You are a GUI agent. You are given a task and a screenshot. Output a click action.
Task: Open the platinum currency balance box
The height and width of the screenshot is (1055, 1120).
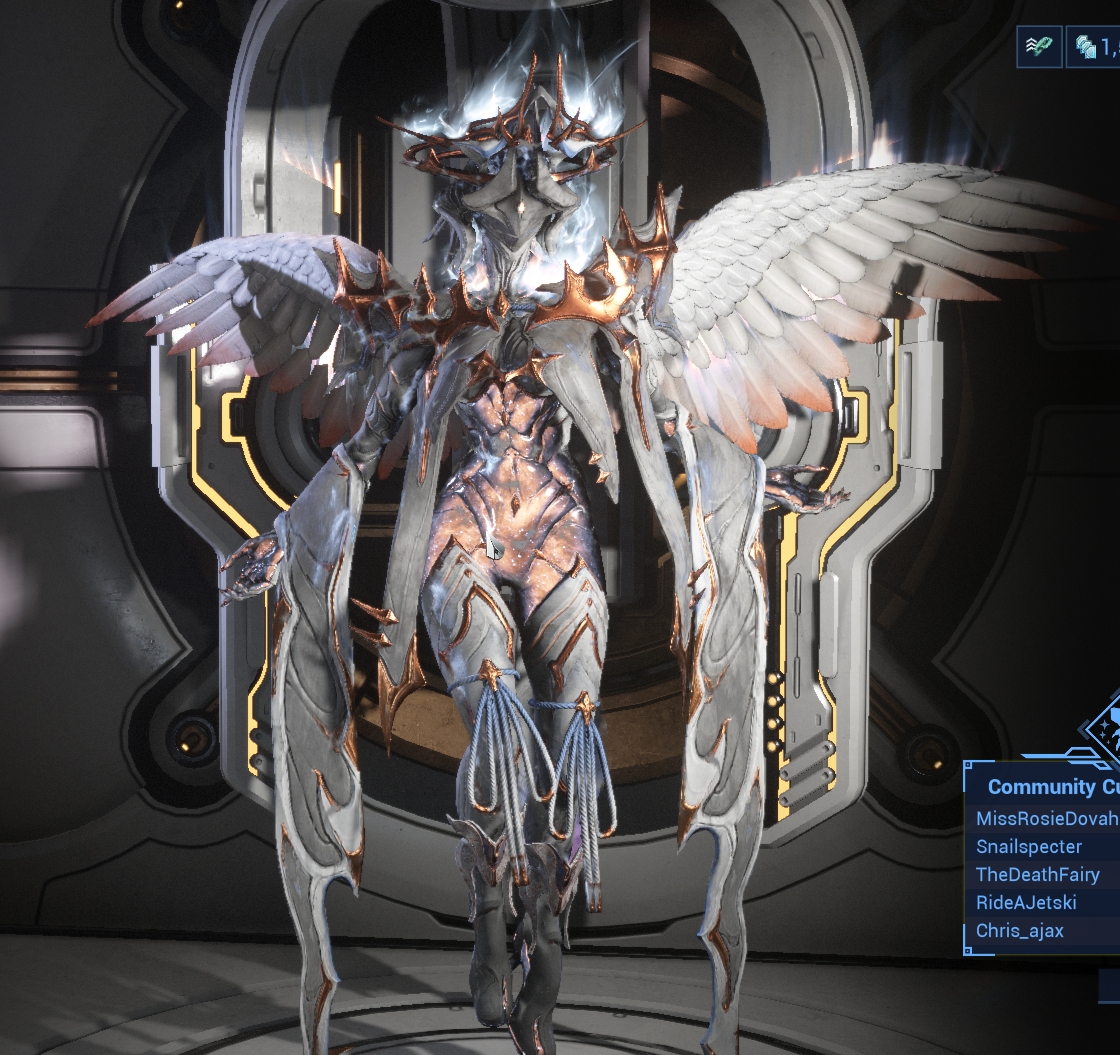(x=1094, y=46)
